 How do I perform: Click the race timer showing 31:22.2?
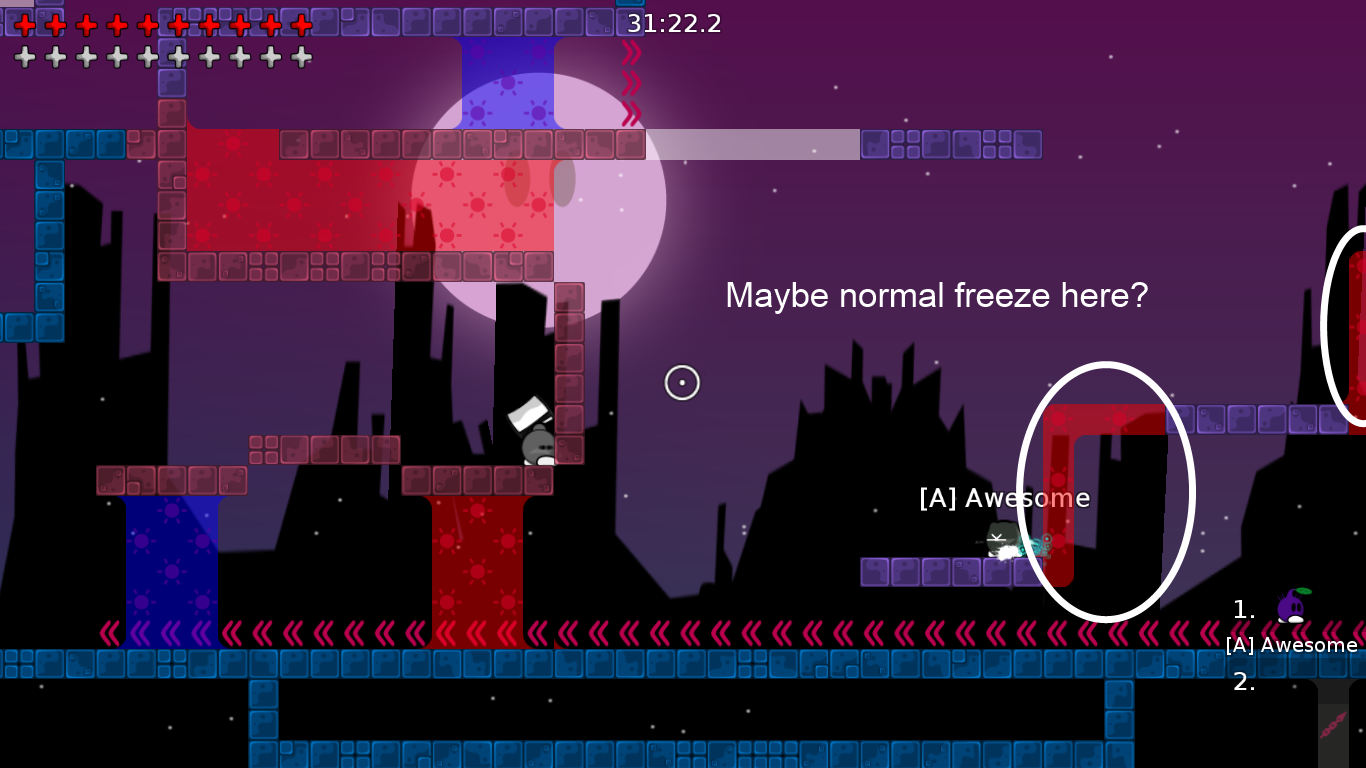(x=674, y=23)
